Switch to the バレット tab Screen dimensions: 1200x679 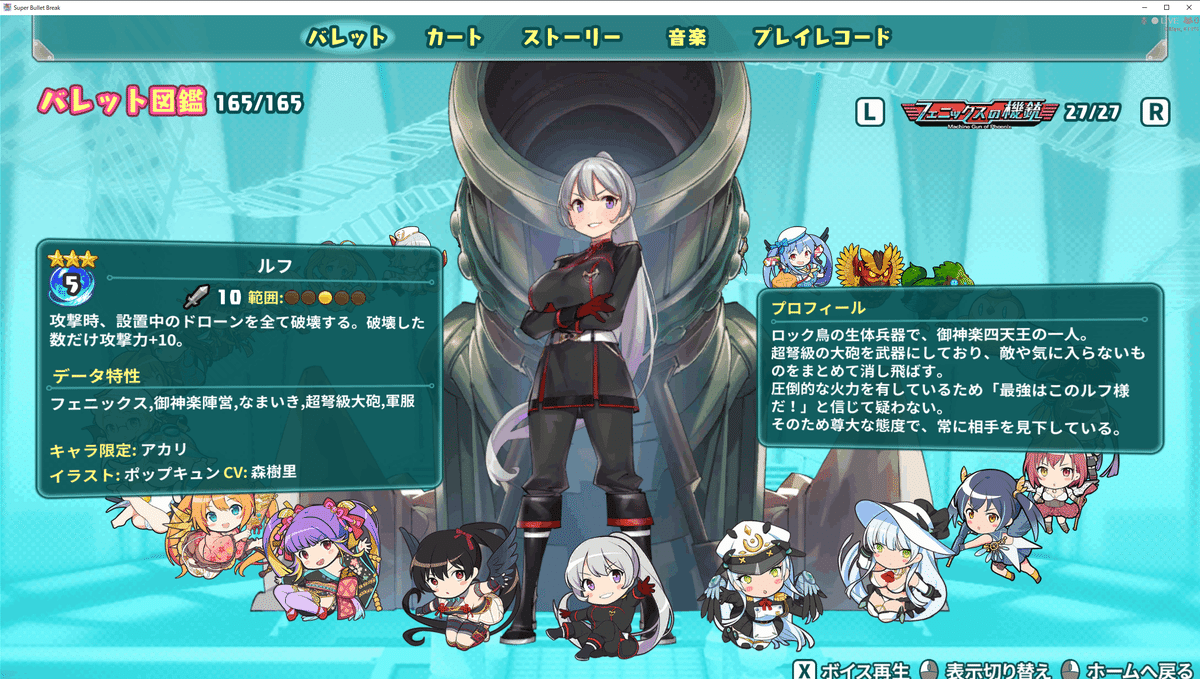pyautogui.click(x=346, y=38)
